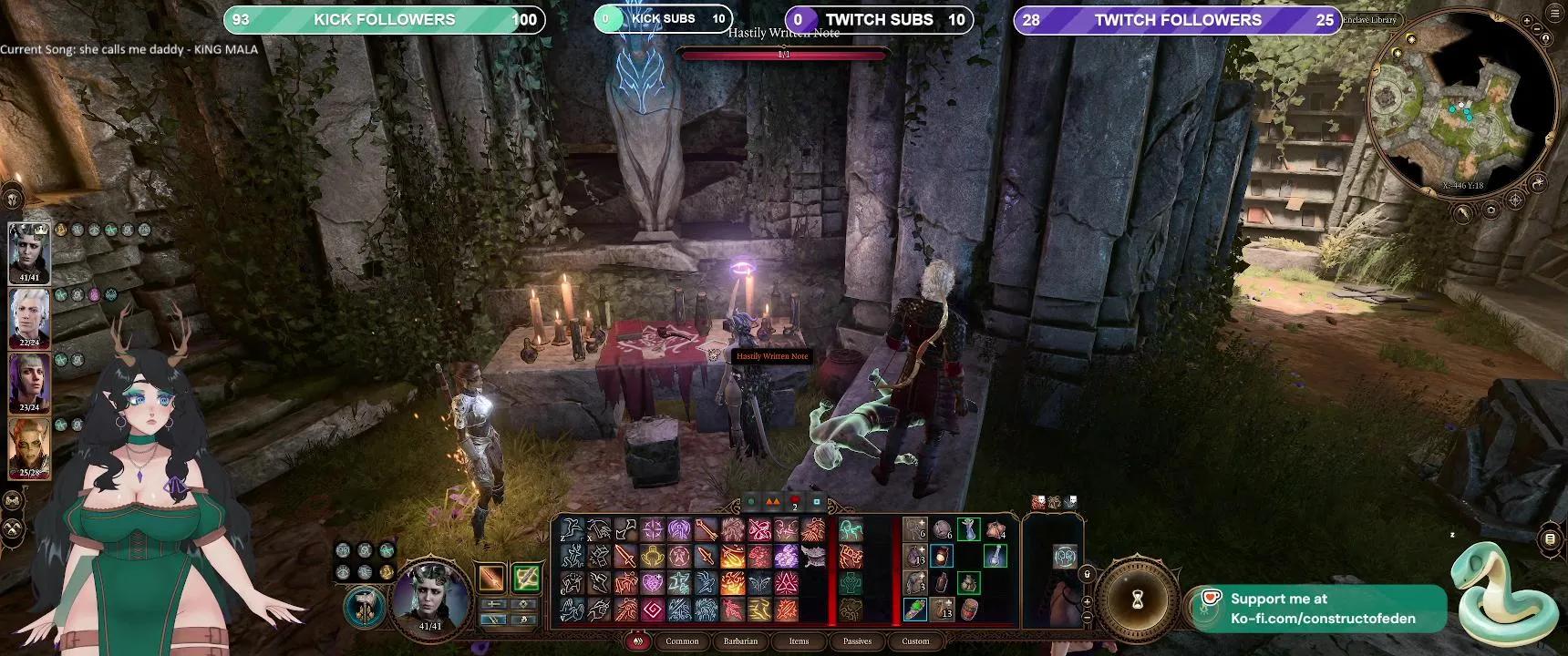Expand the camp supplies icon above party portraits

(13, 196)
